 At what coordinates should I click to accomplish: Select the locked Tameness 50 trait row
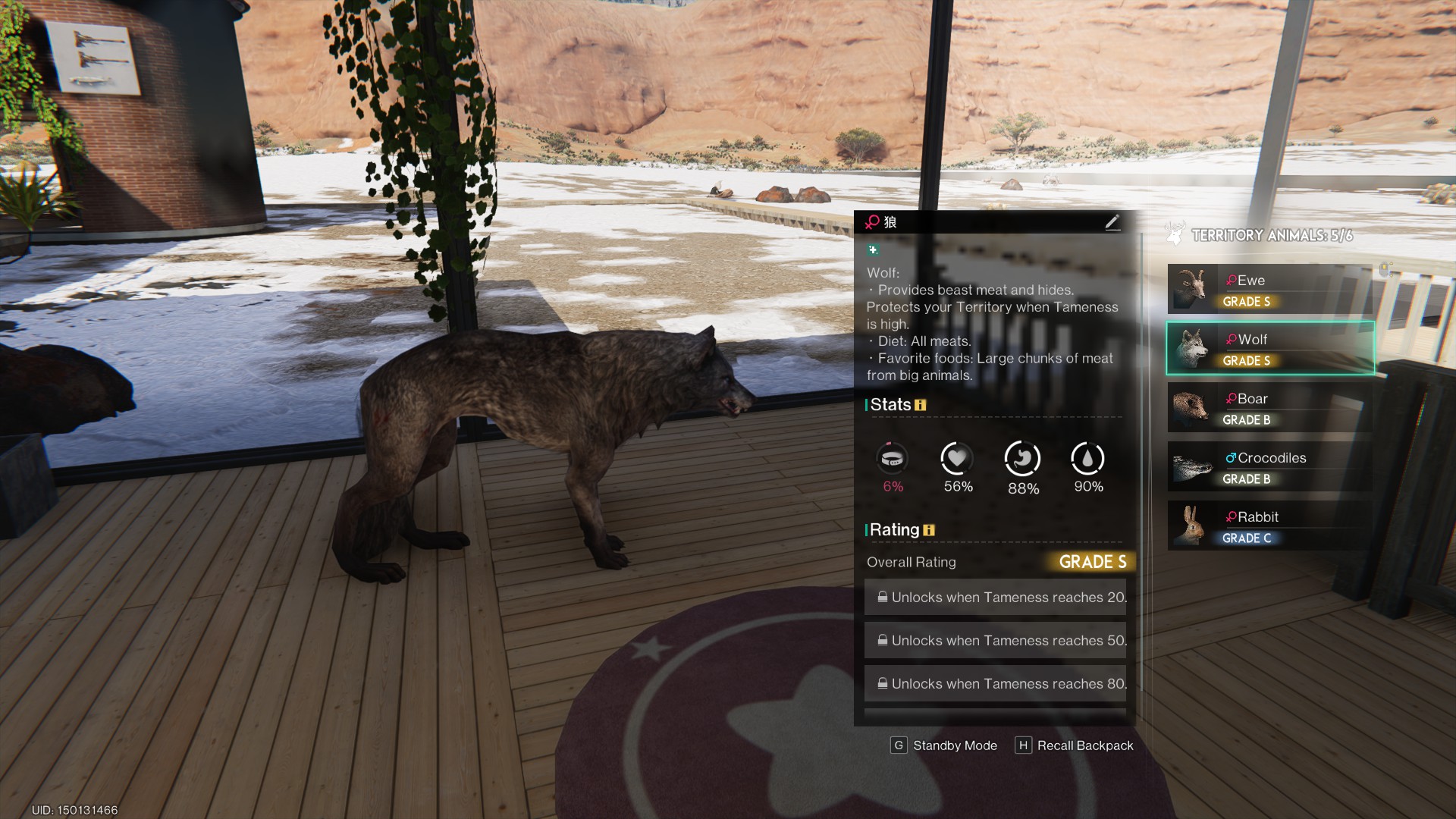pos(995,641)
